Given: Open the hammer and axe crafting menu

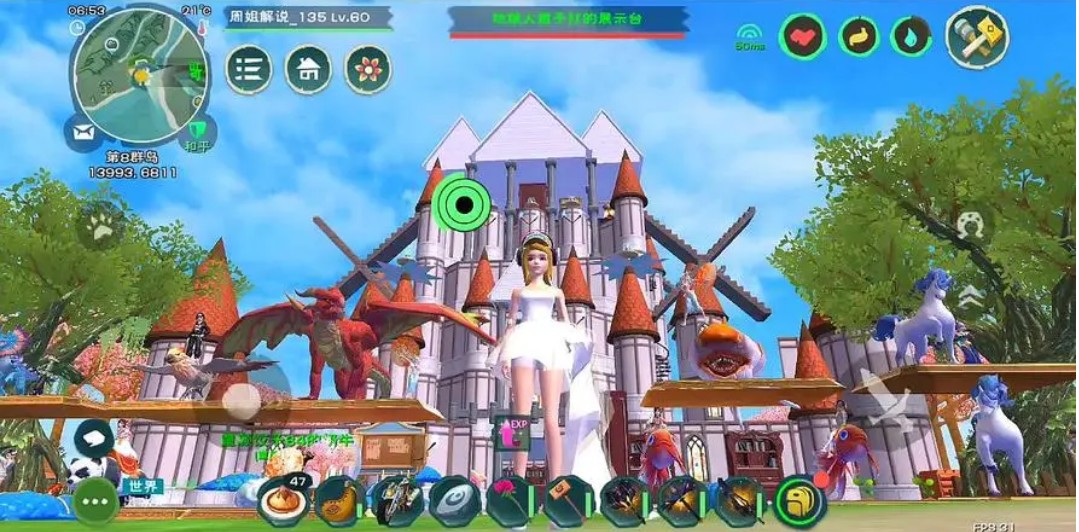Looking at the screenshot, I should [x=975, y=37].
